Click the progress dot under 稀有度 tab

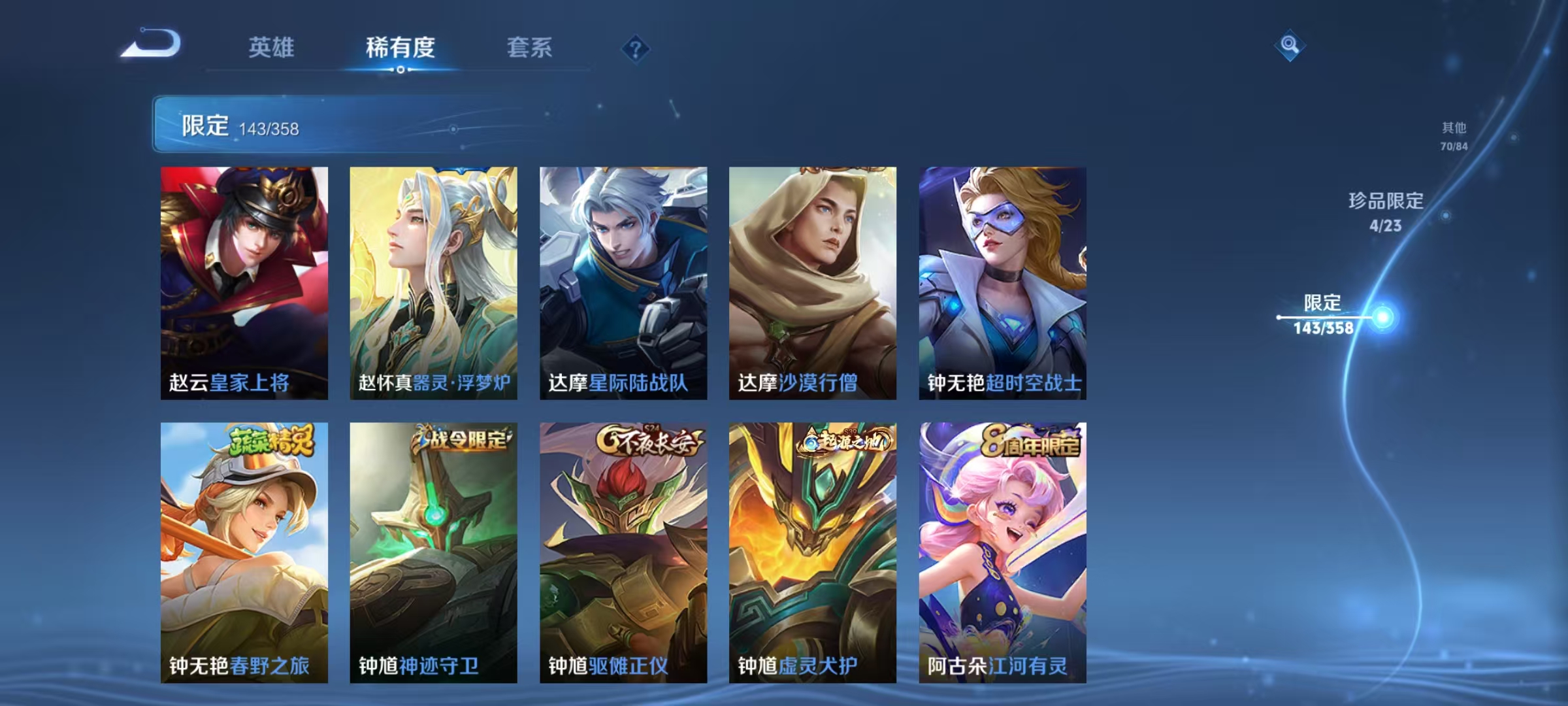(400, 68)
